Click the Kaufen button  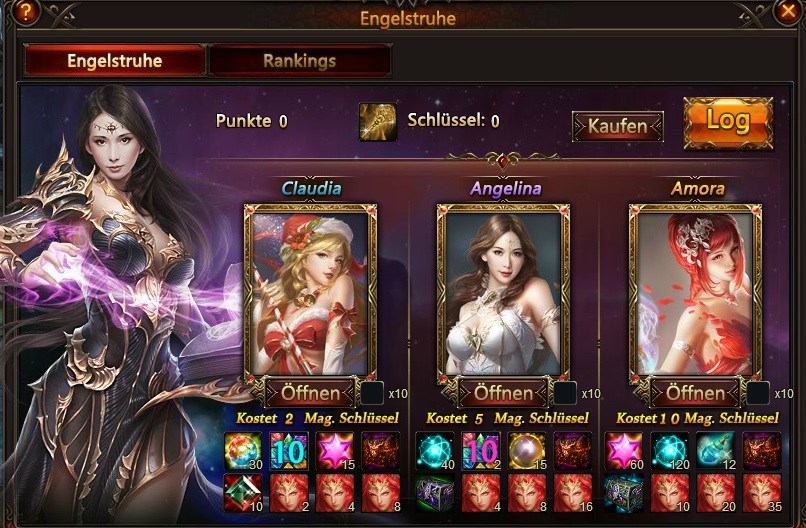pos(617,127)
